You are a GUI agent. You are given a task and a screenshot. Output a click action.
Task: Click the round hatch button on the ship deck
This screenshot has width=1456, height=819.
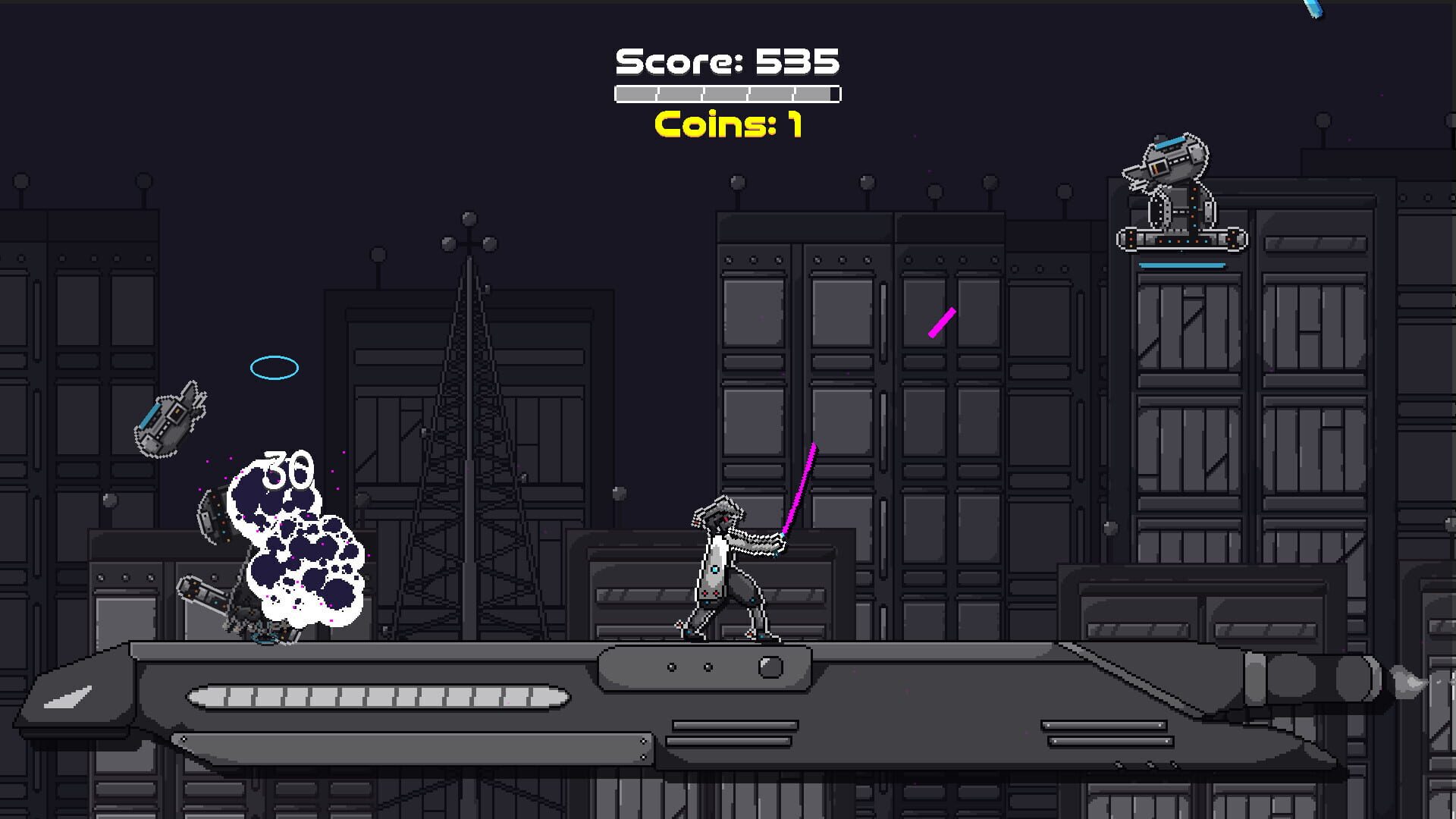coord(772,667)
